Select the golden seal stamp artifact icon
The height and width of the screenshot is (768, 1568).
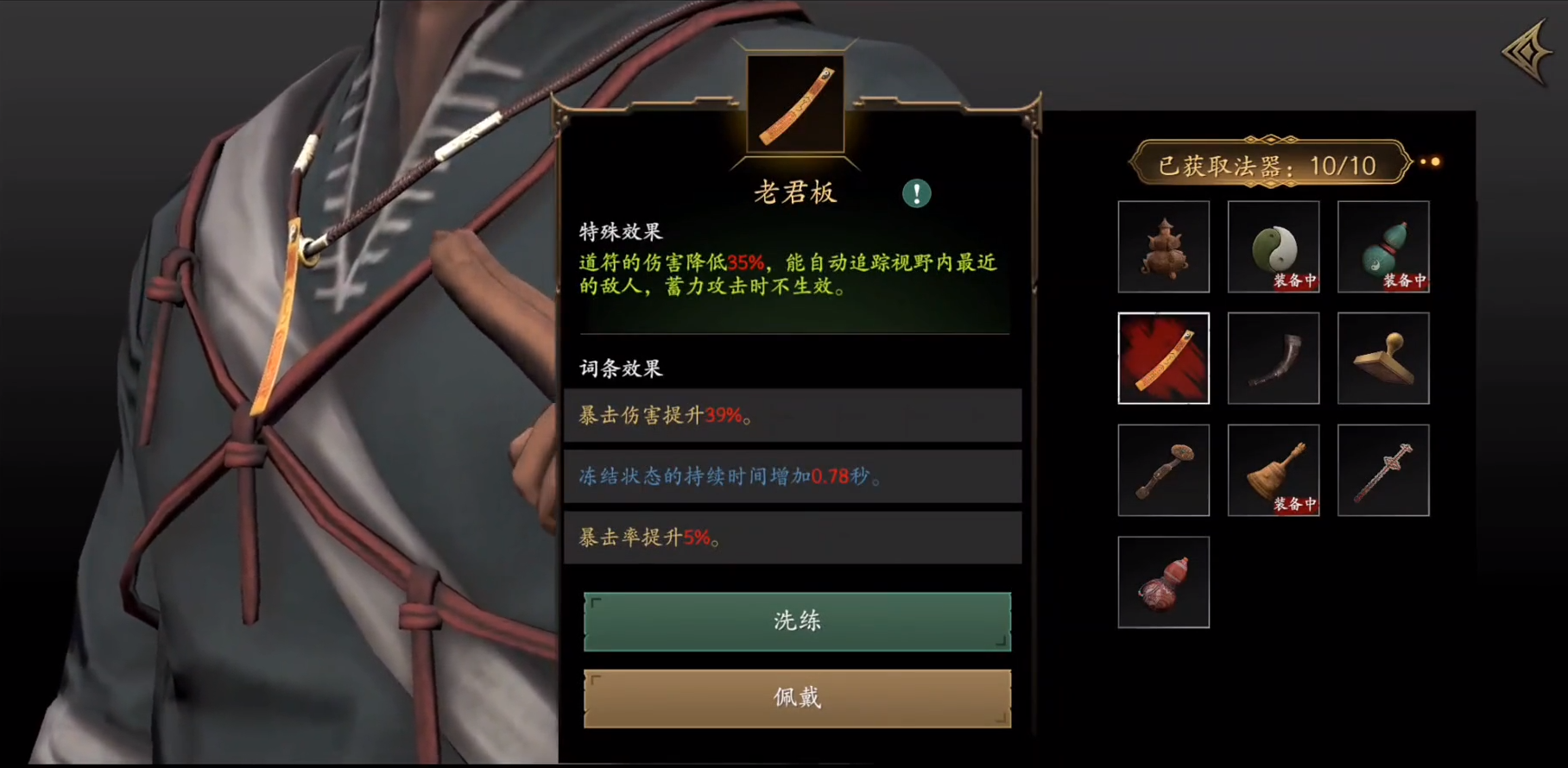(x=1382, y=357)
